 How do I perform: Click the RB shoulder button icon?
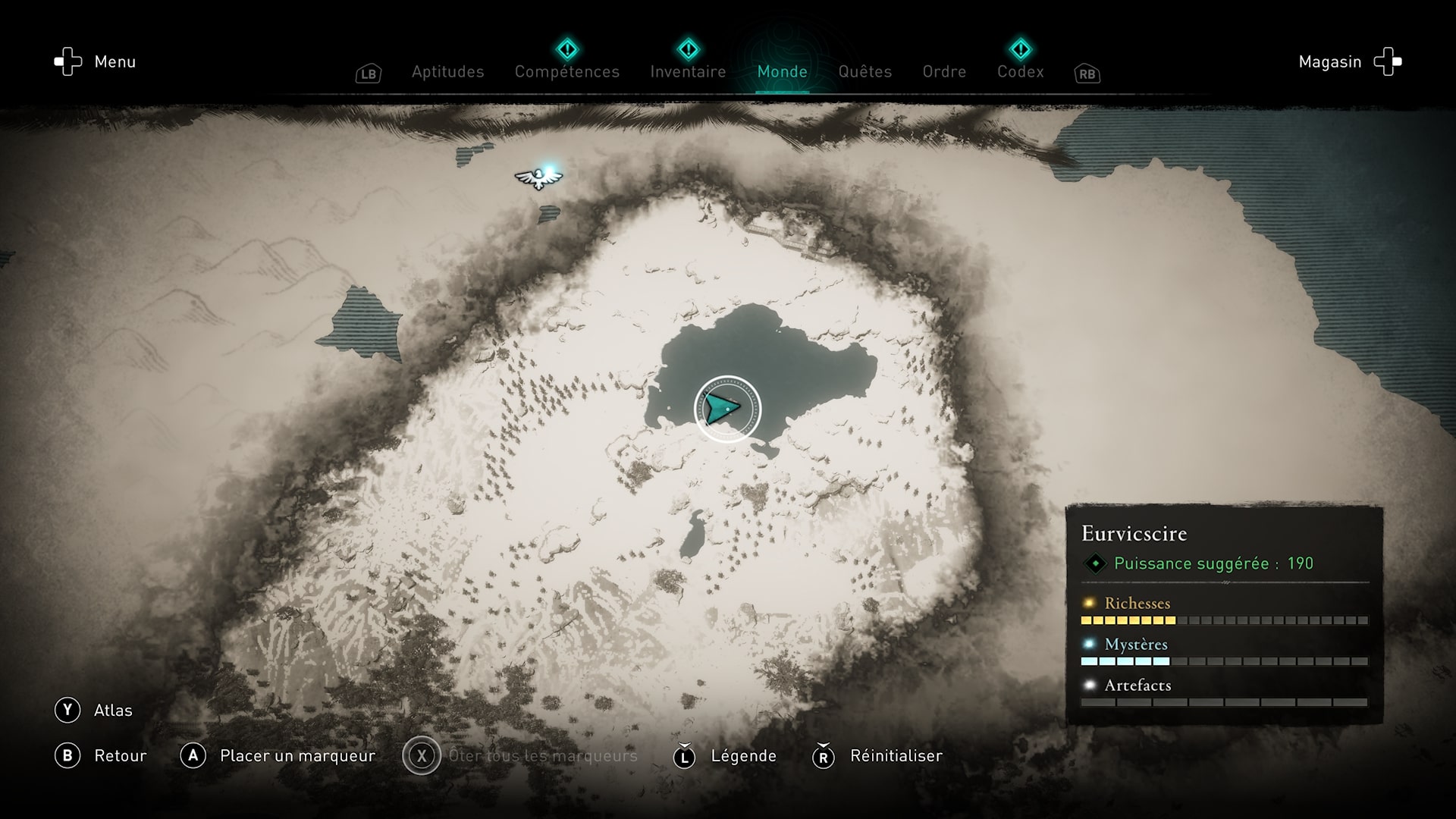[1087, 74]
